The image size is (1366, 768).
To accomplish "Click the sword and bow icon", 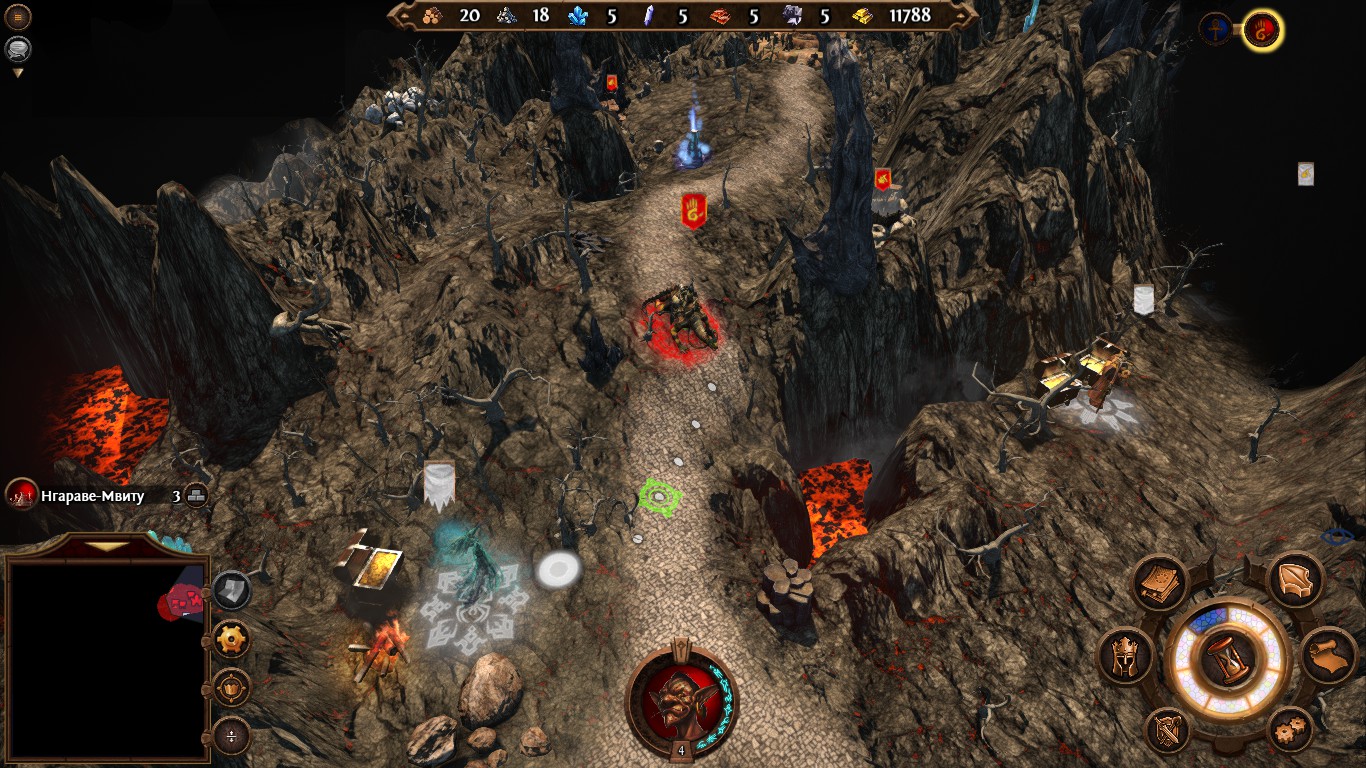I will pos(1166,730).
